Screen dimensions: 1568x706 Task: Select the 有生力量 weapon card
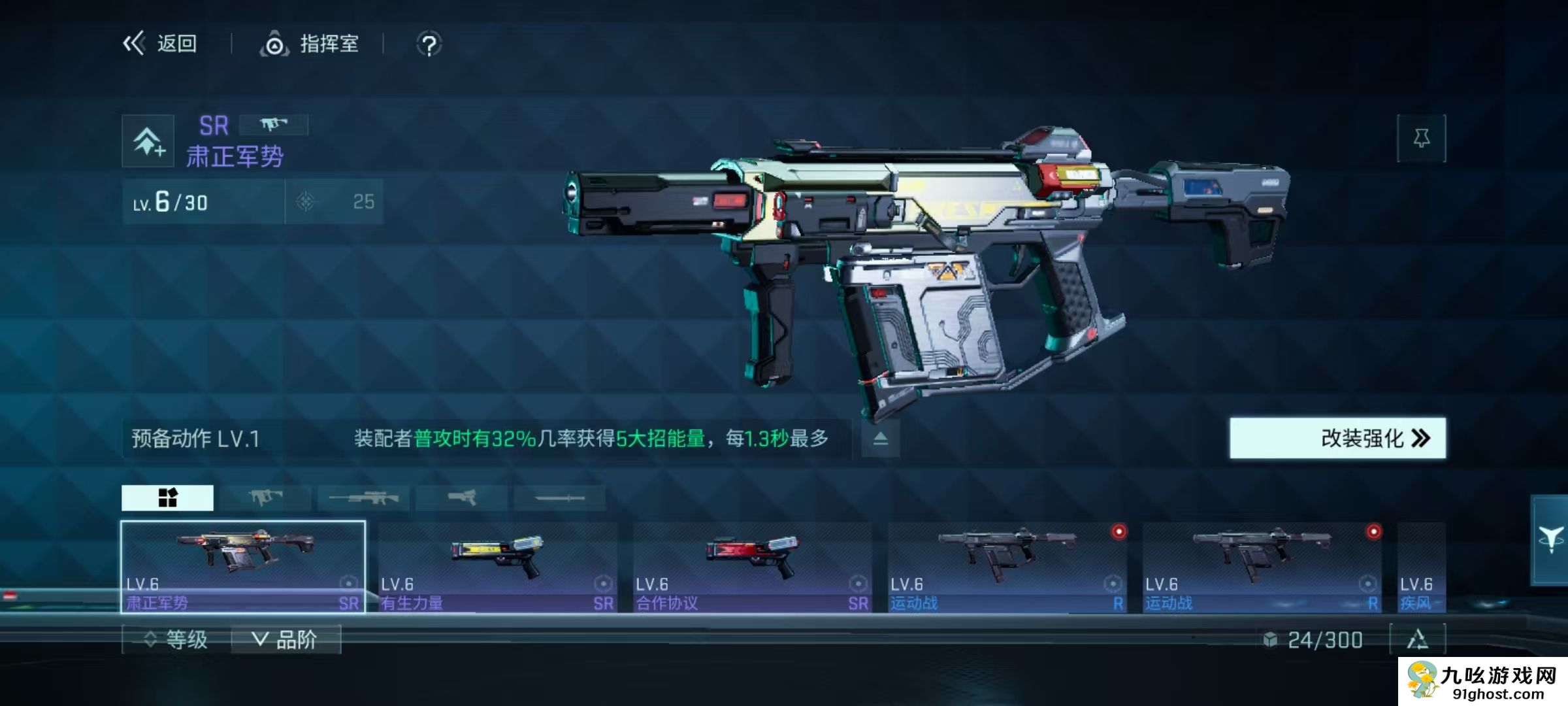(498, 566)
